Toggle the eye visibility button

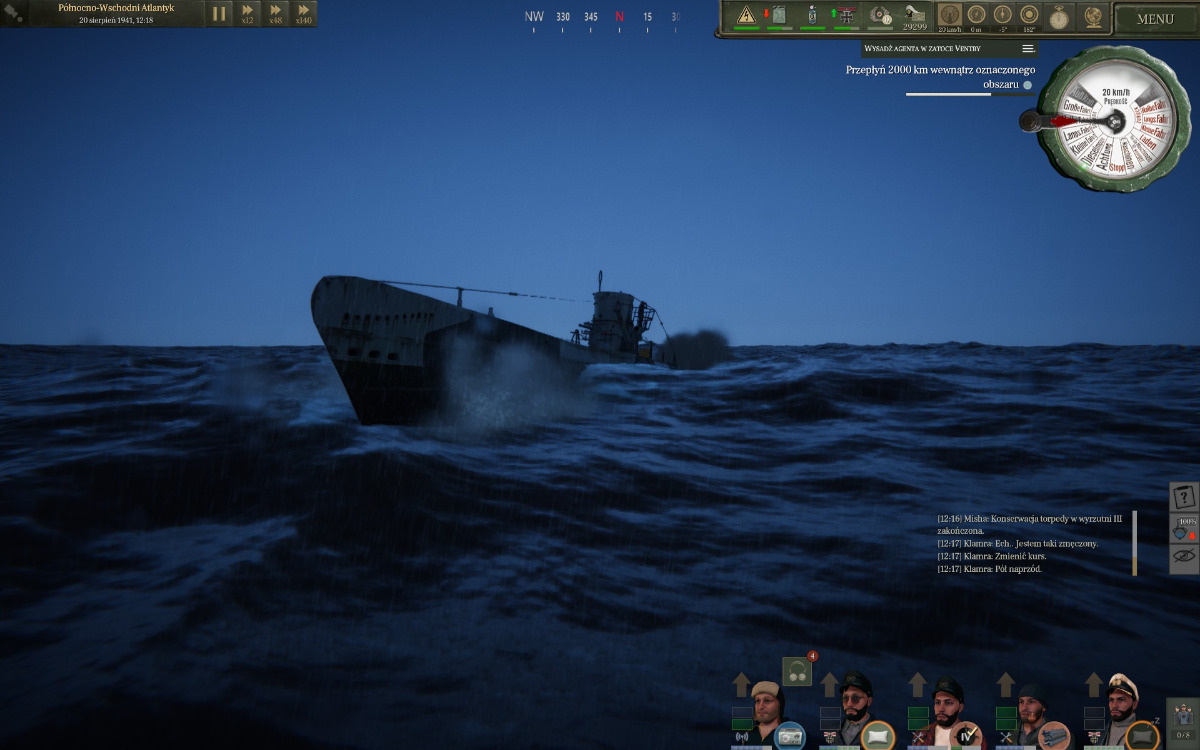(1184, 557)
